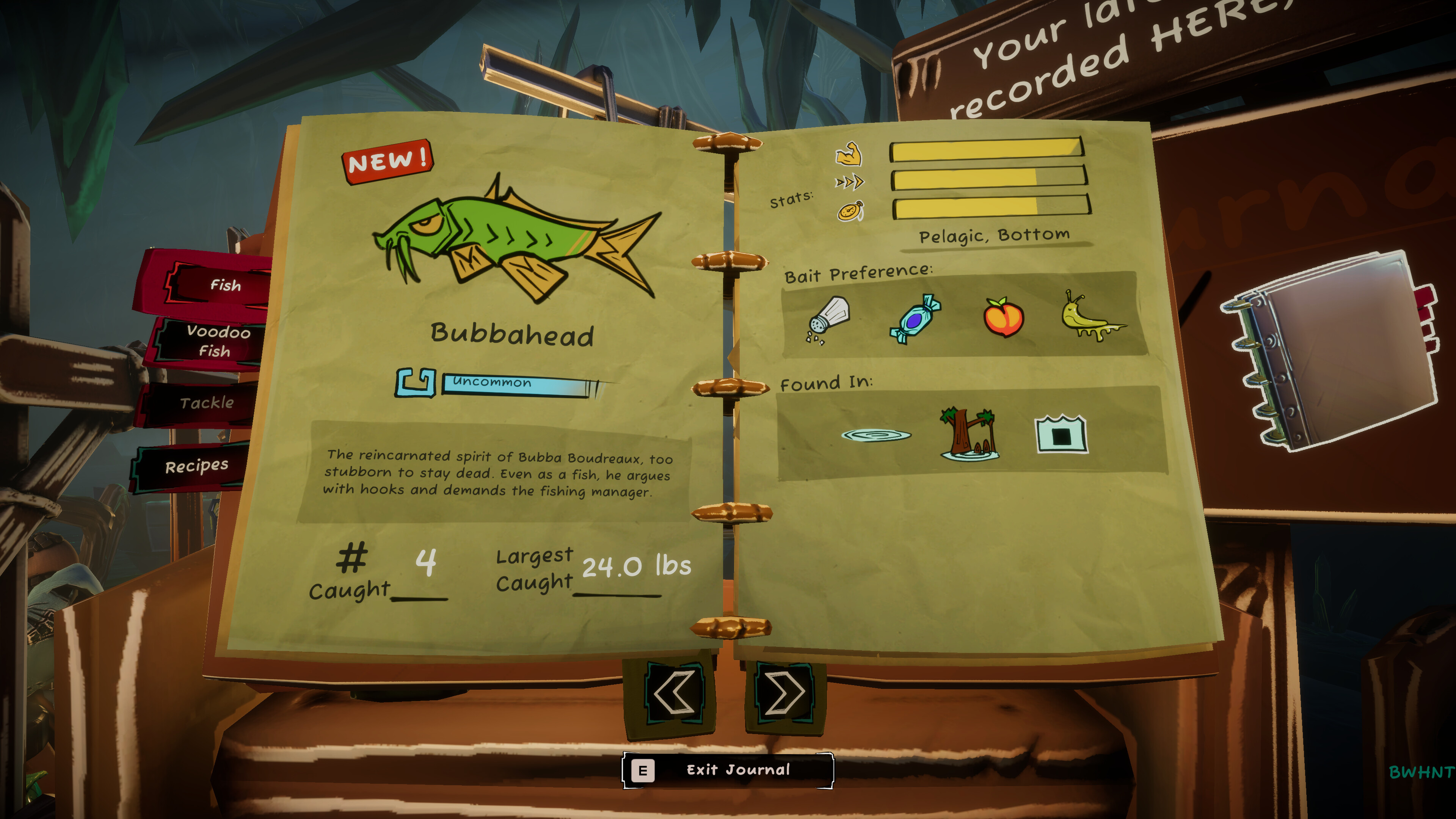Choose the peach bait icon

tap(1003, 317)
